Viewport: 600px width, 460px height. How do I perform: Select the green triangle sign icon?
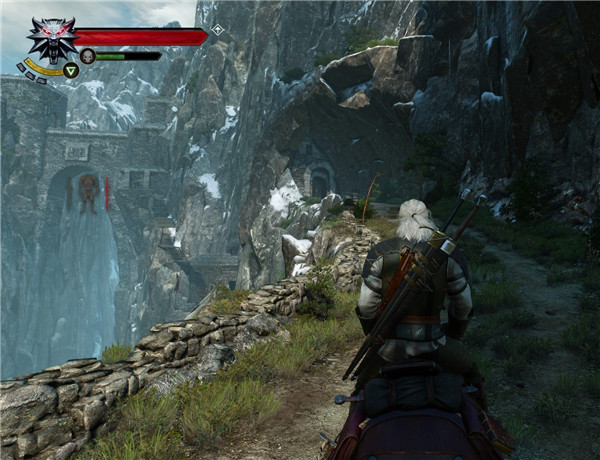[x=71, y=70]
